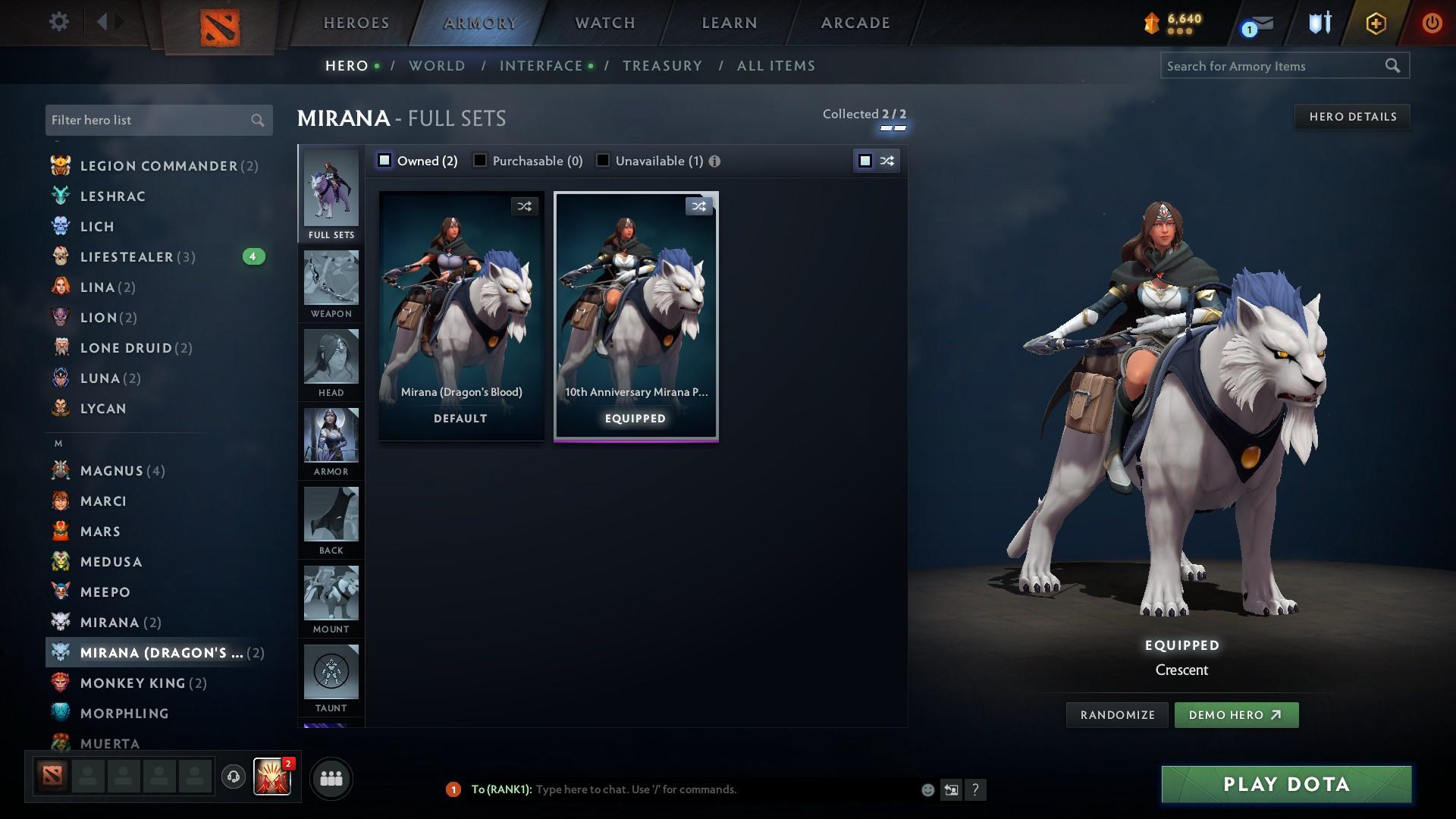
Task: Switch to the WATCH tab
Action: tap(604, 22)
